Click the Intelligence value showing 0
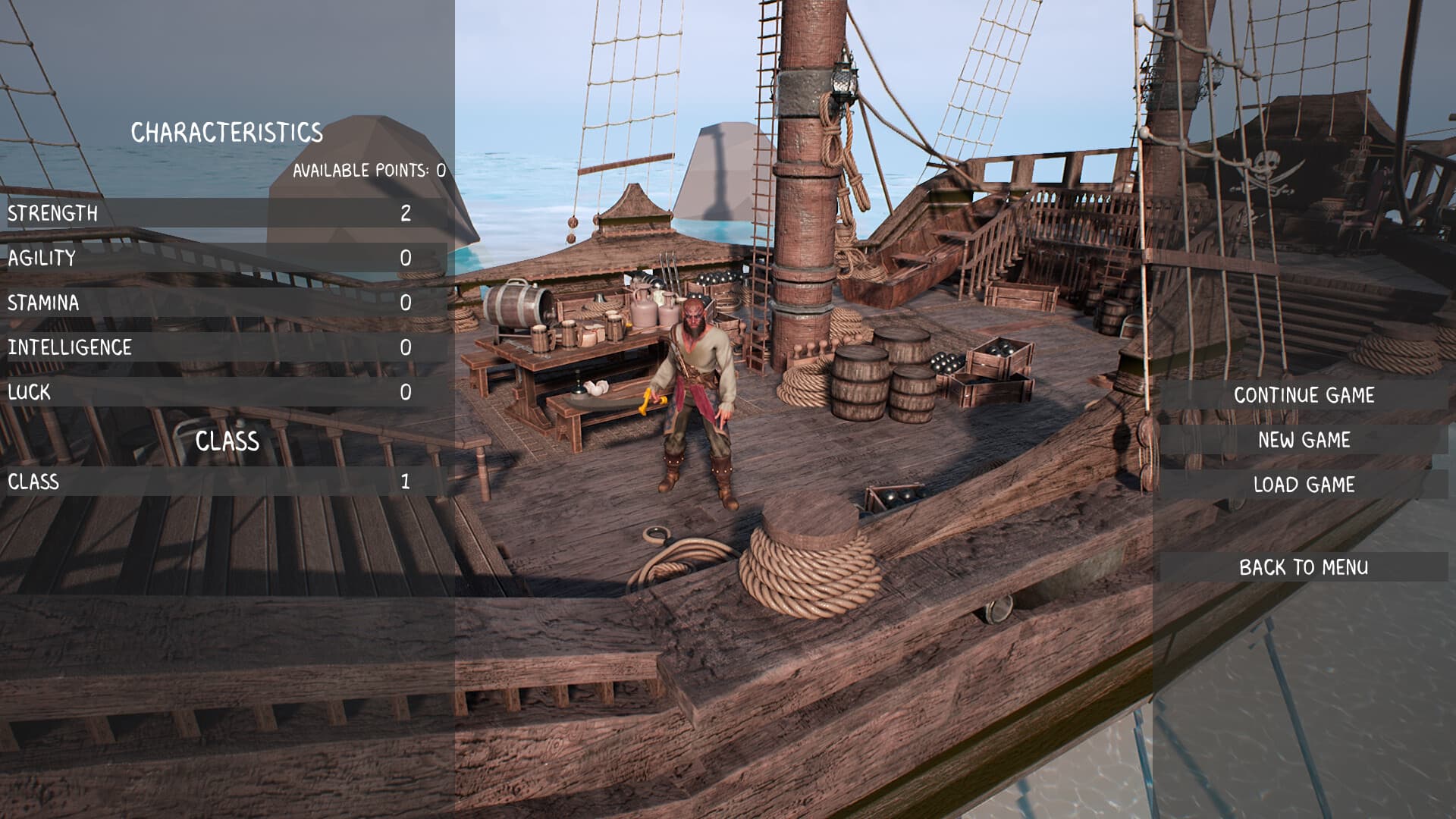The height and width of the screenshot is (819, 1456). [x=406, y=348]
